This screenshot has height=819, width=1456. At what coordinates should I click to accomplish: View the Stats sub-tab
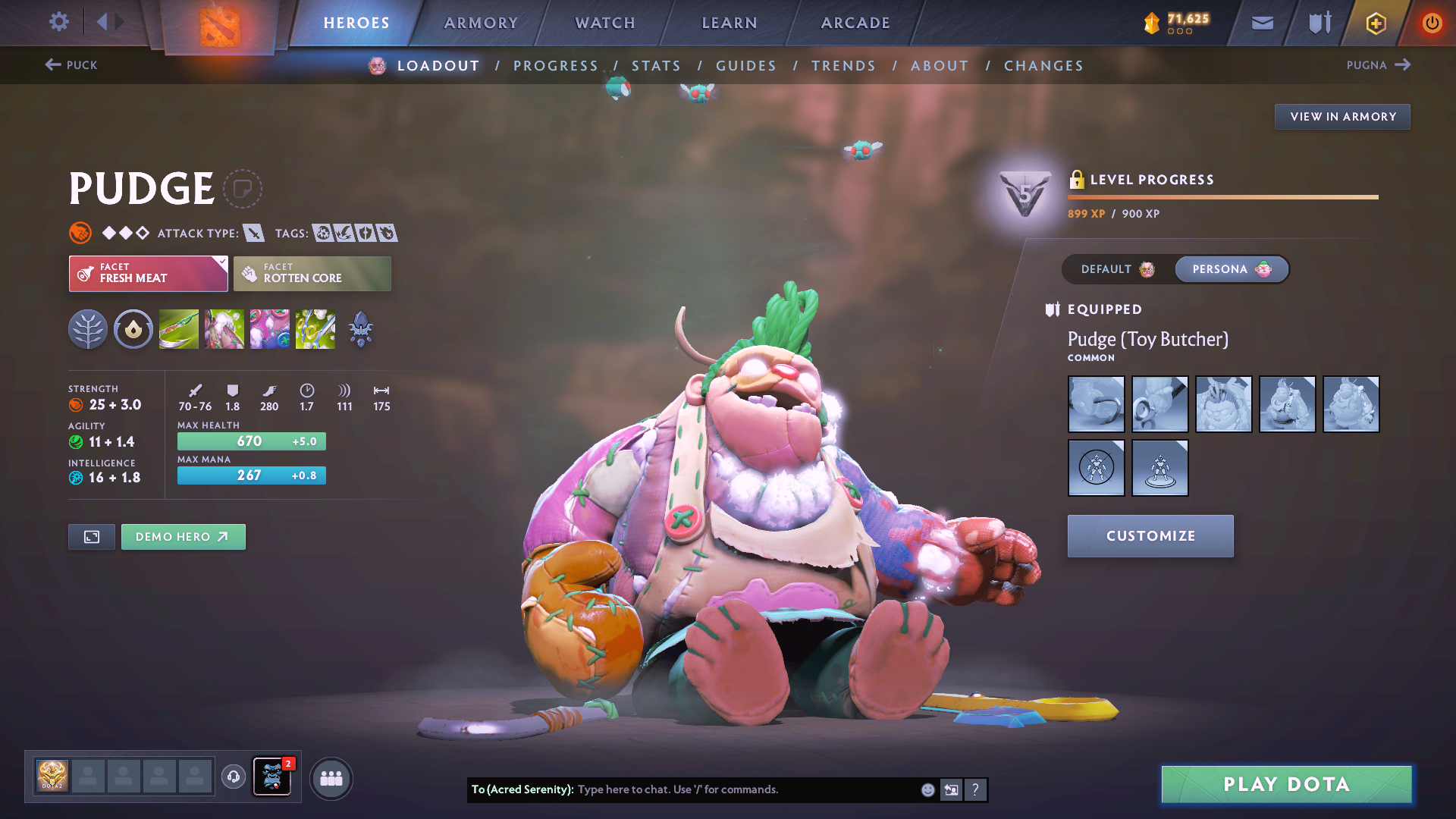point(657,66)
